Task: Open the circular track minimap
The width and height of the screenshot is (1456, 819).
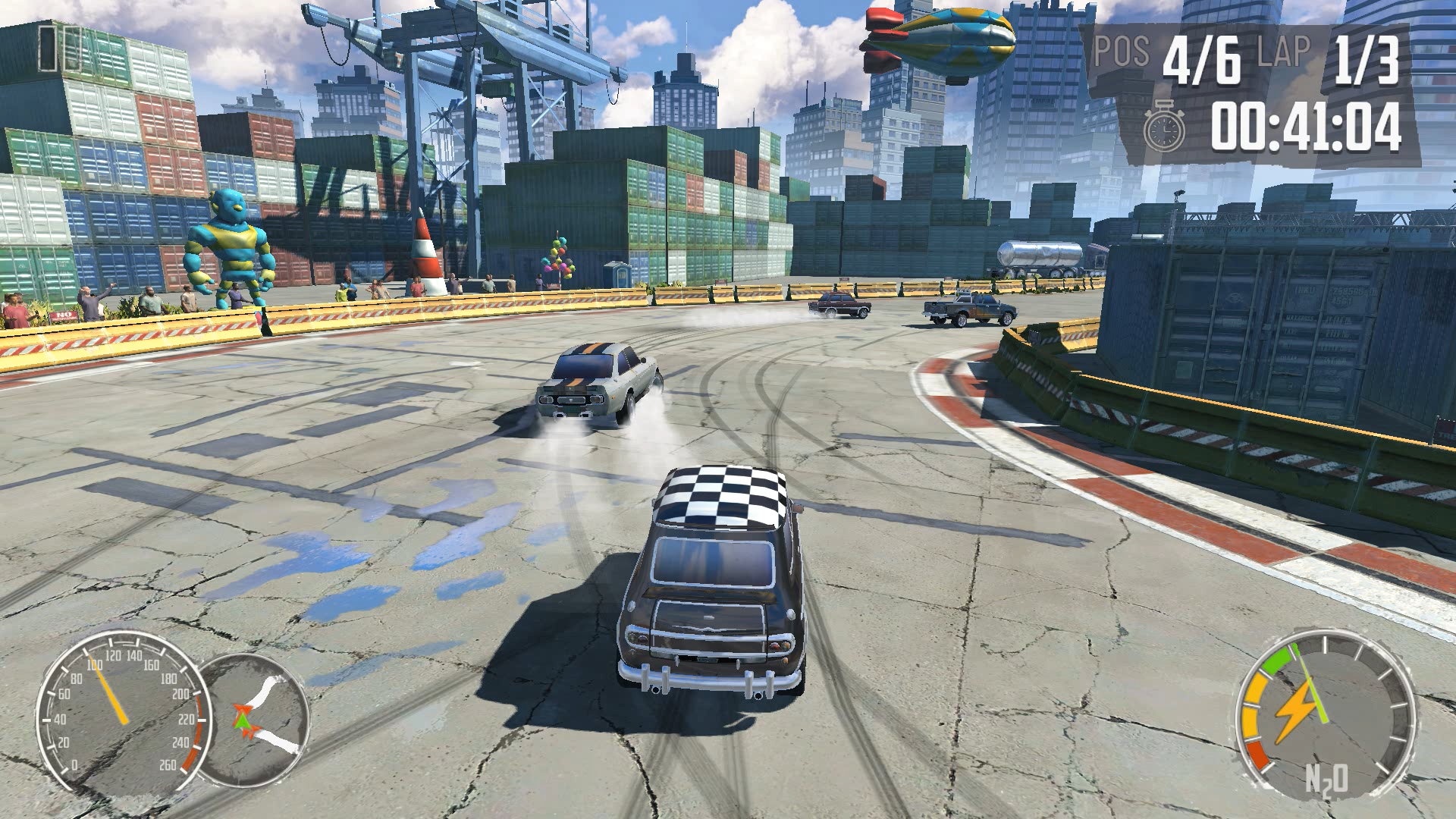Action: [x=256, y=720]
